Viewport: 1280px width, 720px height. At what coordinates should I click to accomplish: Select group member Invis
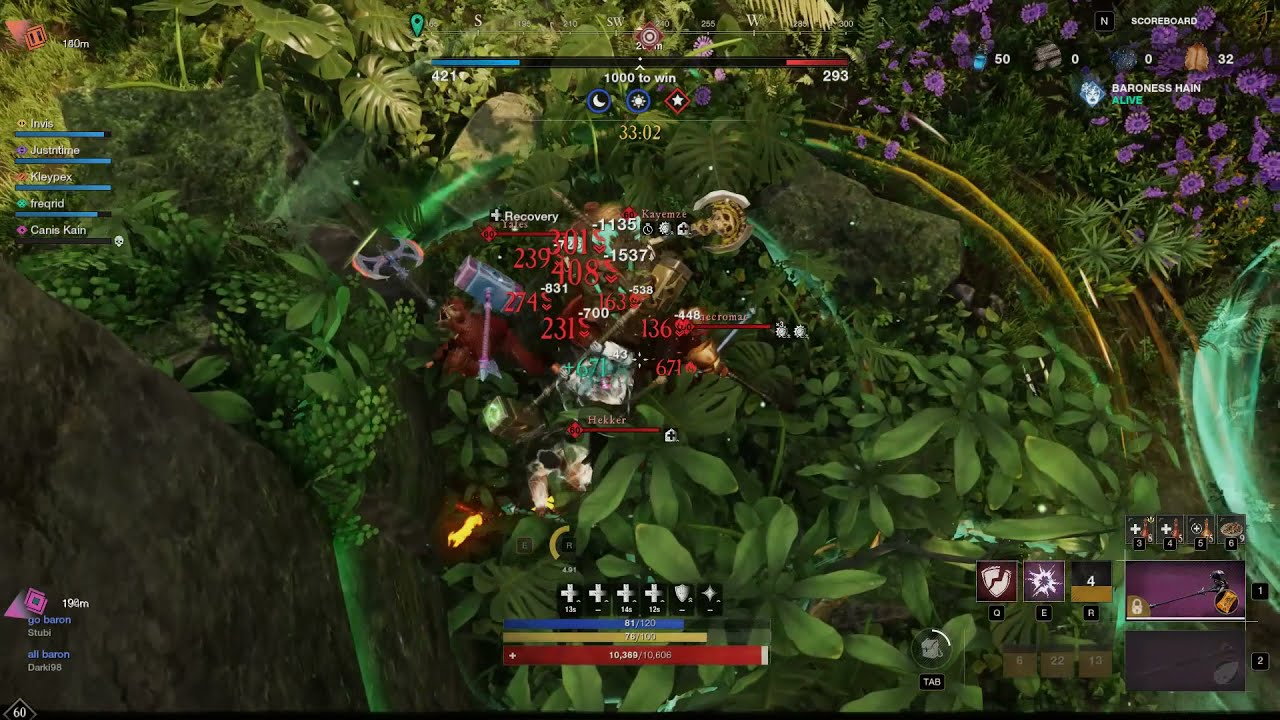42,124
